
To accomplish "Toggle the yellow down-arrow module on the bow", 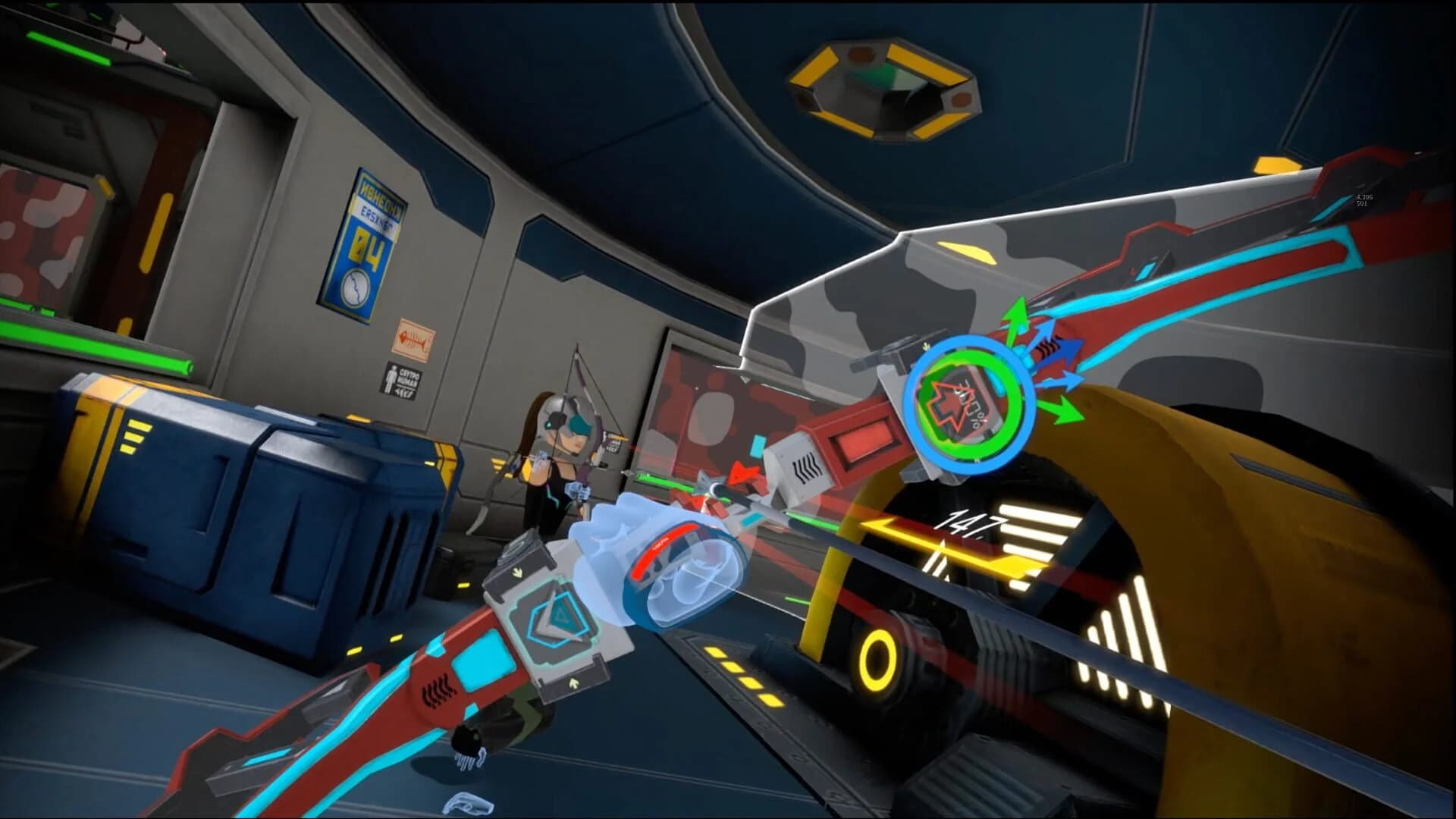I will pos(517,573).
